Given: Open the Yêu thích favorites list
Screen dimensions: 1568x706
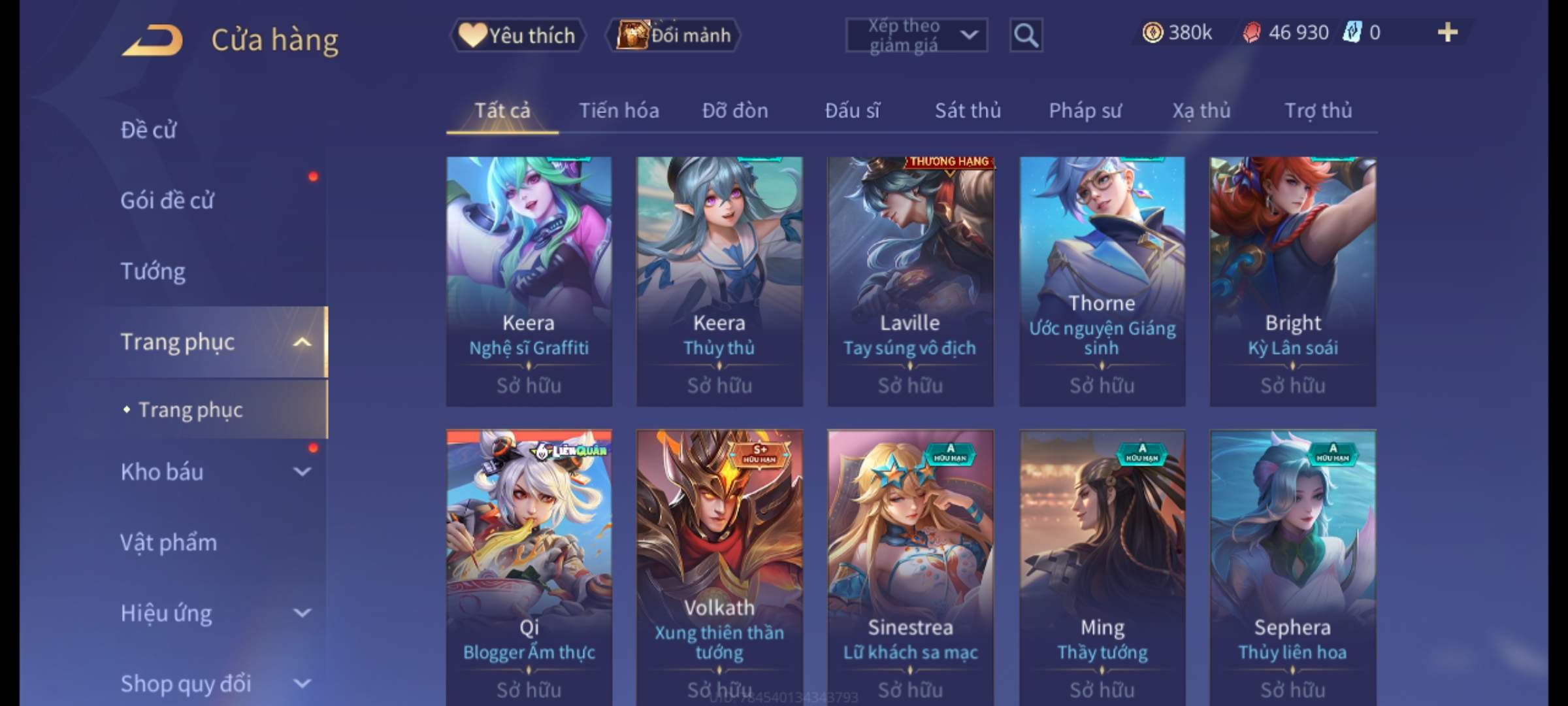Looking at the screenshot, I should pos(517,35).
